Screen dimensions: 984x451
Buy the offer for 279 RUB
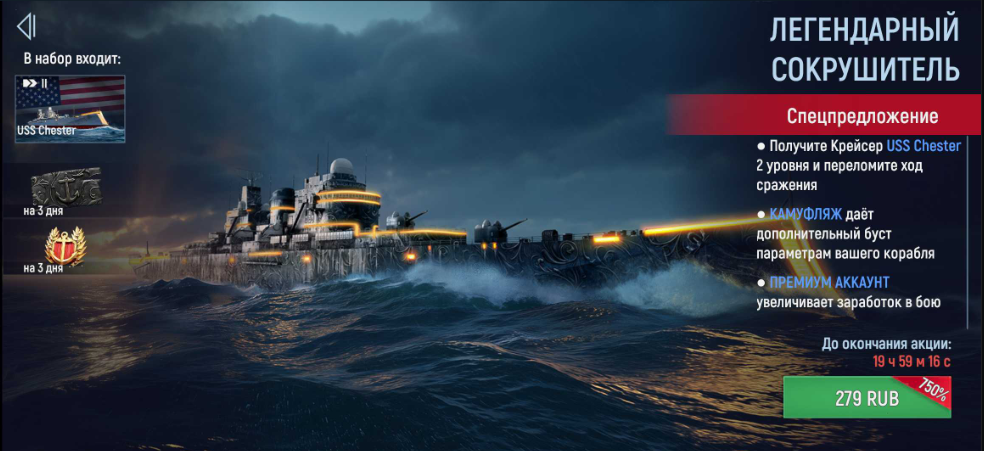(866, 398)
